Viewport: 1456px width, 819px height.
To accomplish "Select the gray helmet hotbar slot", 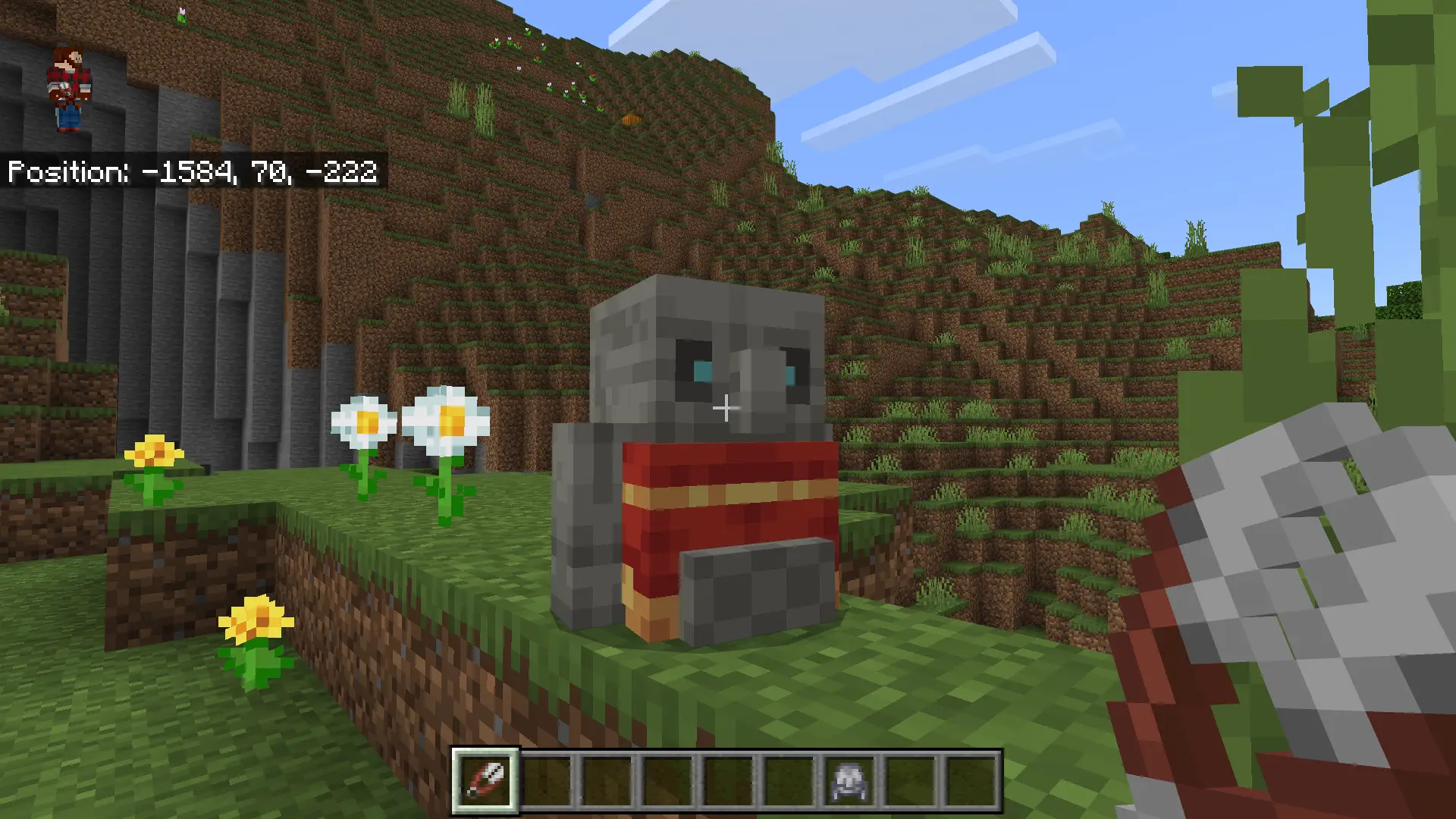I will (849, 781).
